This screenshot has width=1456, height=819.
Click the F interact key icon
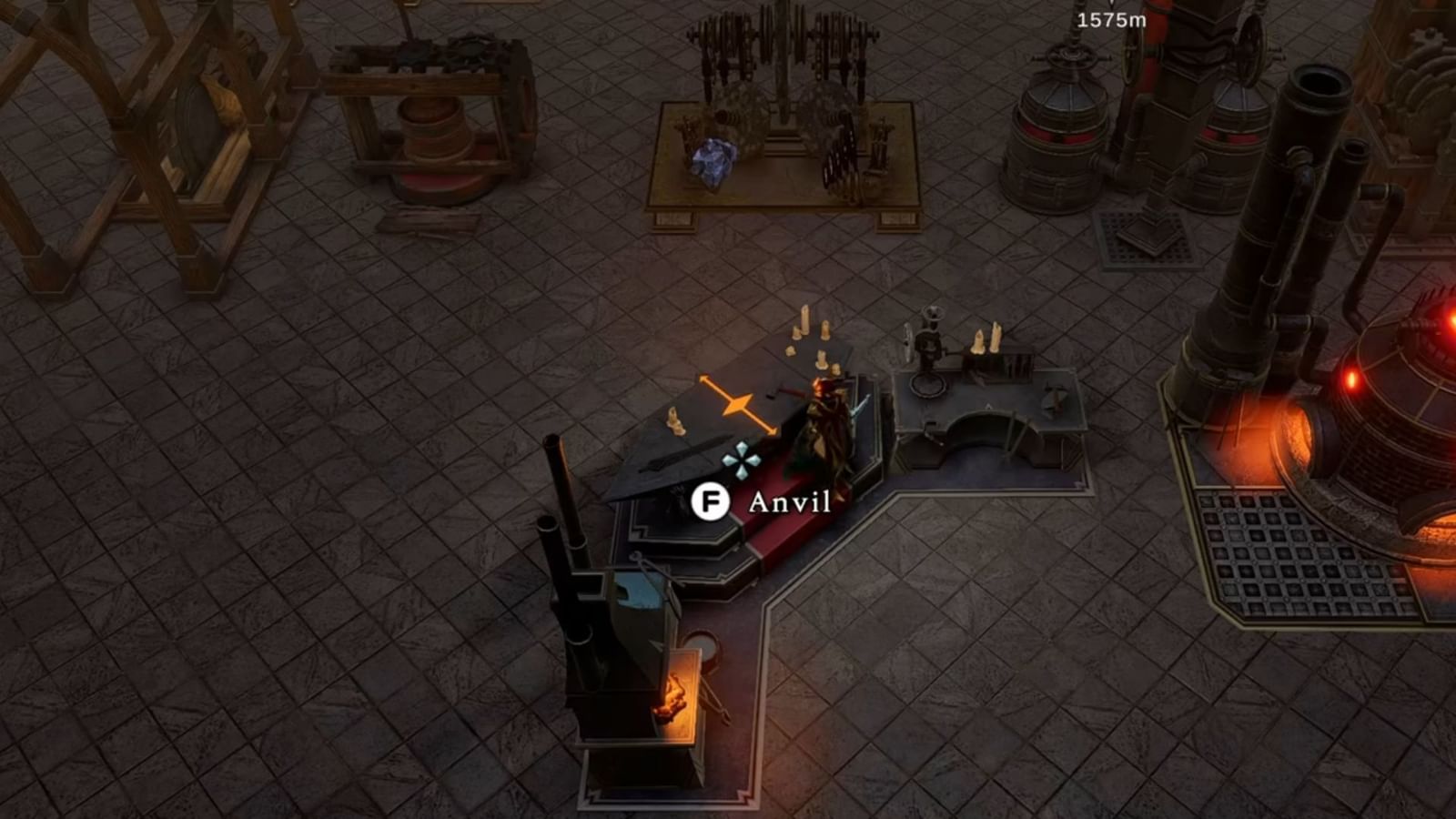point(713,500)
